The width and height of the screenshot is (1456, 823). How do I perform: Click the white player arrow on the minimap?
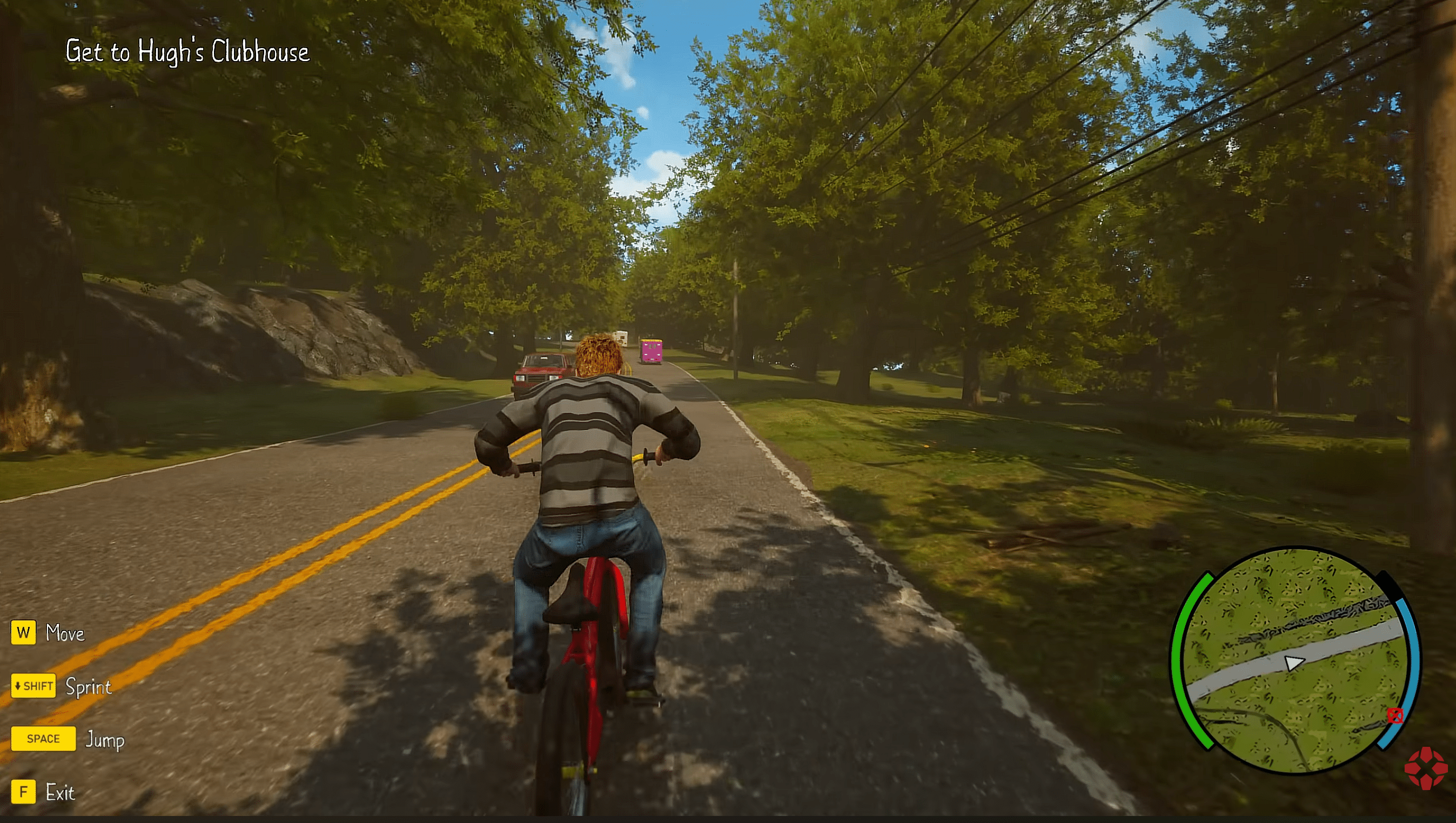pos(1293,663)
